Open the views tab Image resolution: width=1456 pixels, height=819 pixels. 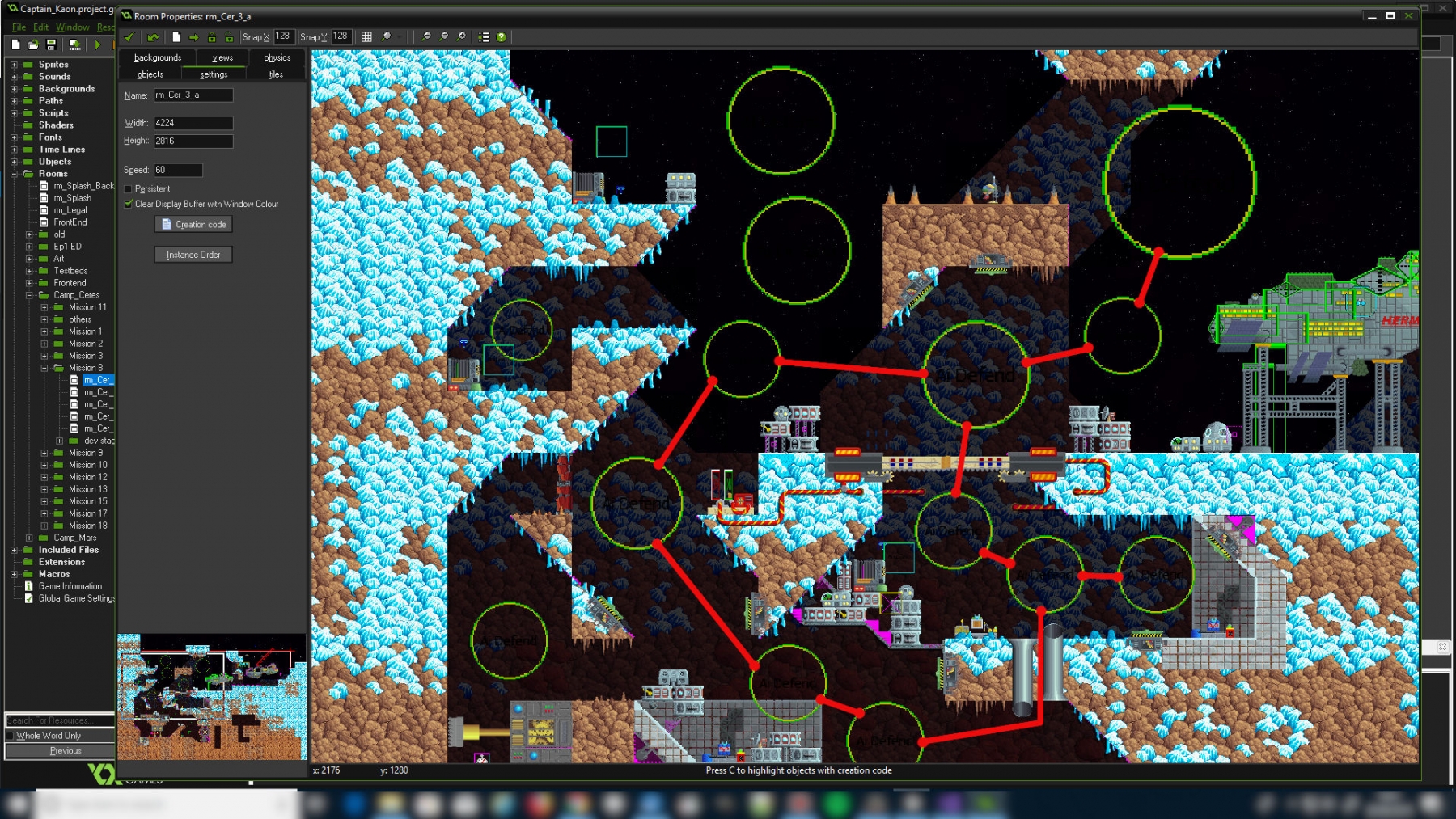tap(222, 57)
